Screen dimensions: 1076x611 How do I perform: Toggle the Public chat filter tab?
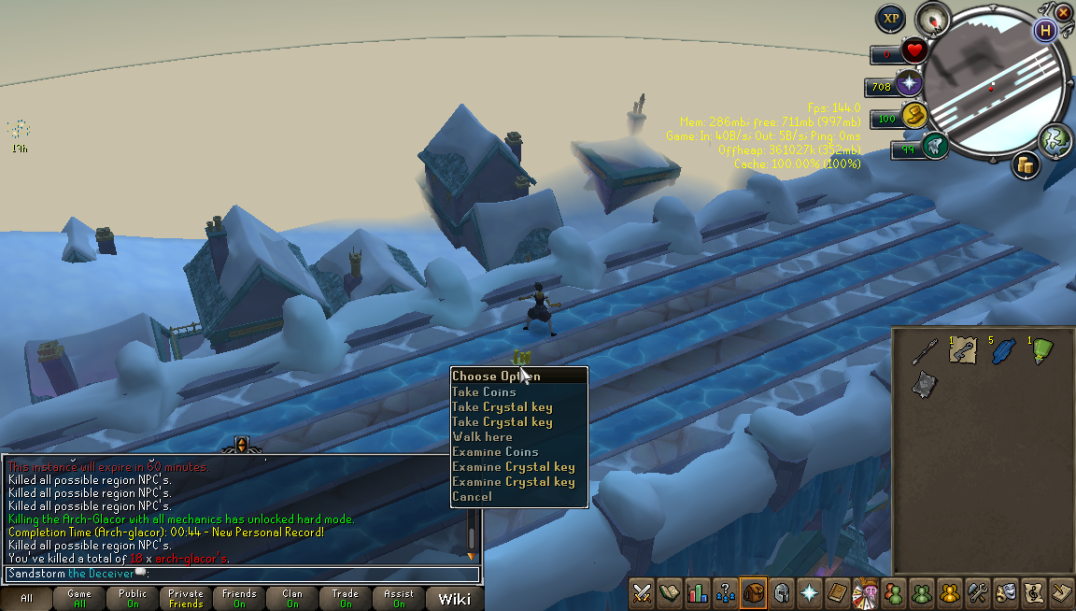click(132, 598)
